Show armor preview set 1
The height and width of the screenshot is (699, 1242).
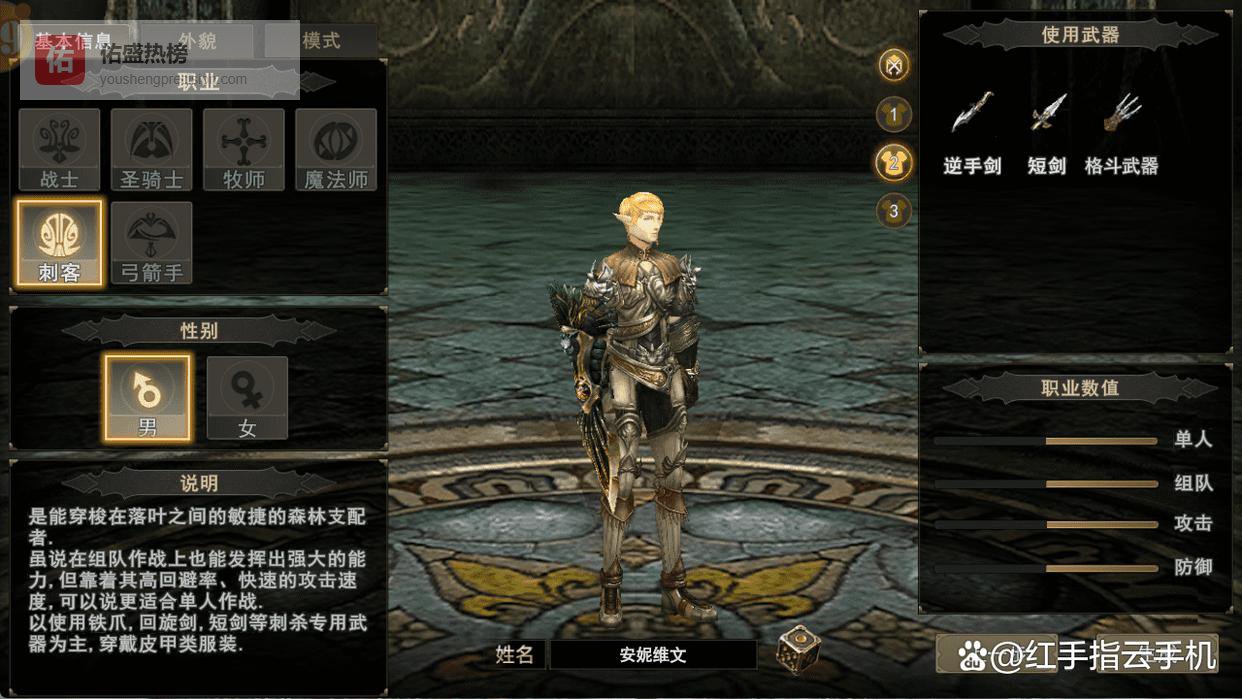[893, 115]
